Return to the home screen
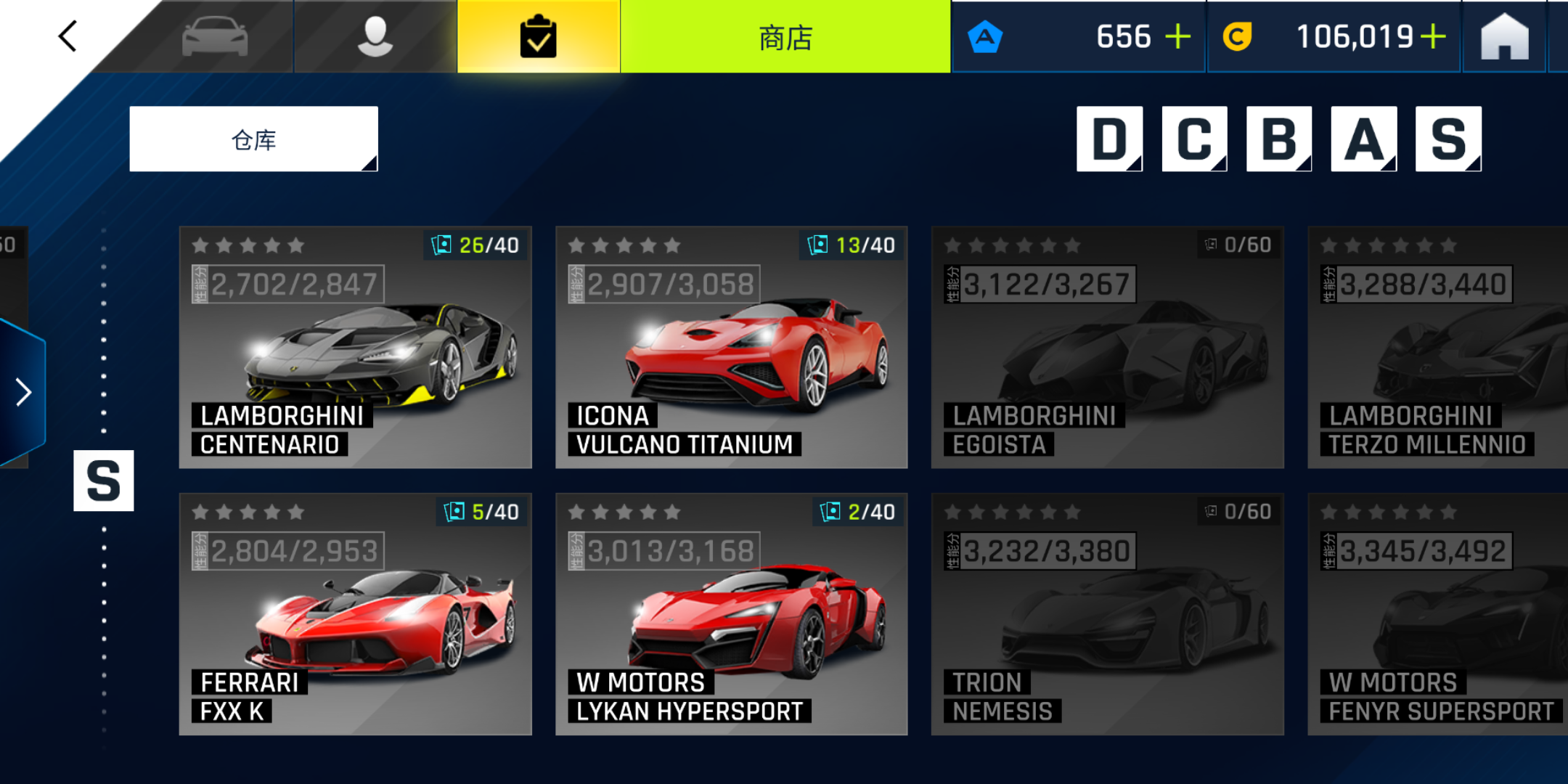Screen dimensions: 1568x784 1504,36
